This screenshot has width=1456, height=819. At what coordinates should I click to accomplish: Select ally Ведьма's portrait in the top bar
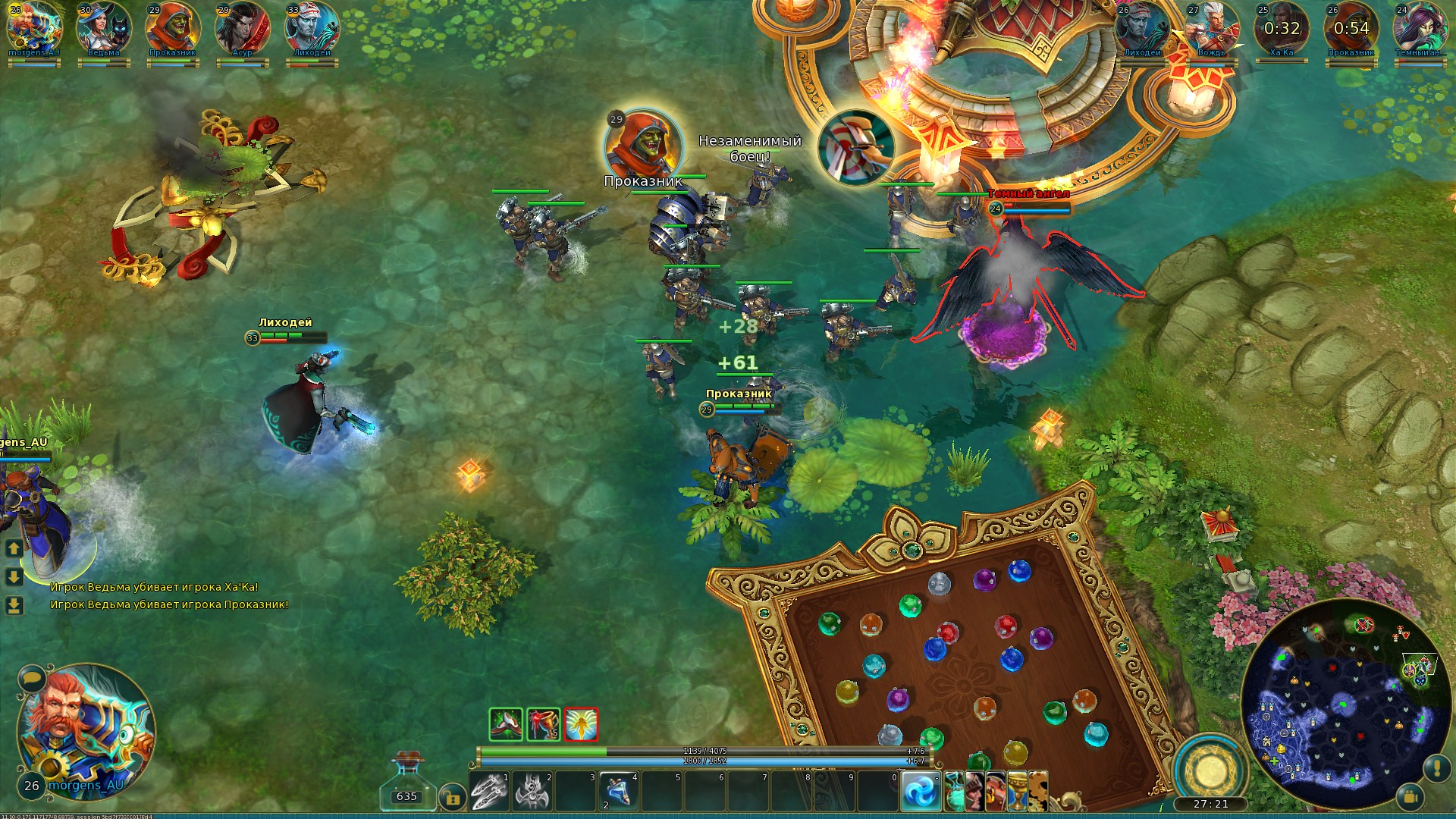pos(104,27)
